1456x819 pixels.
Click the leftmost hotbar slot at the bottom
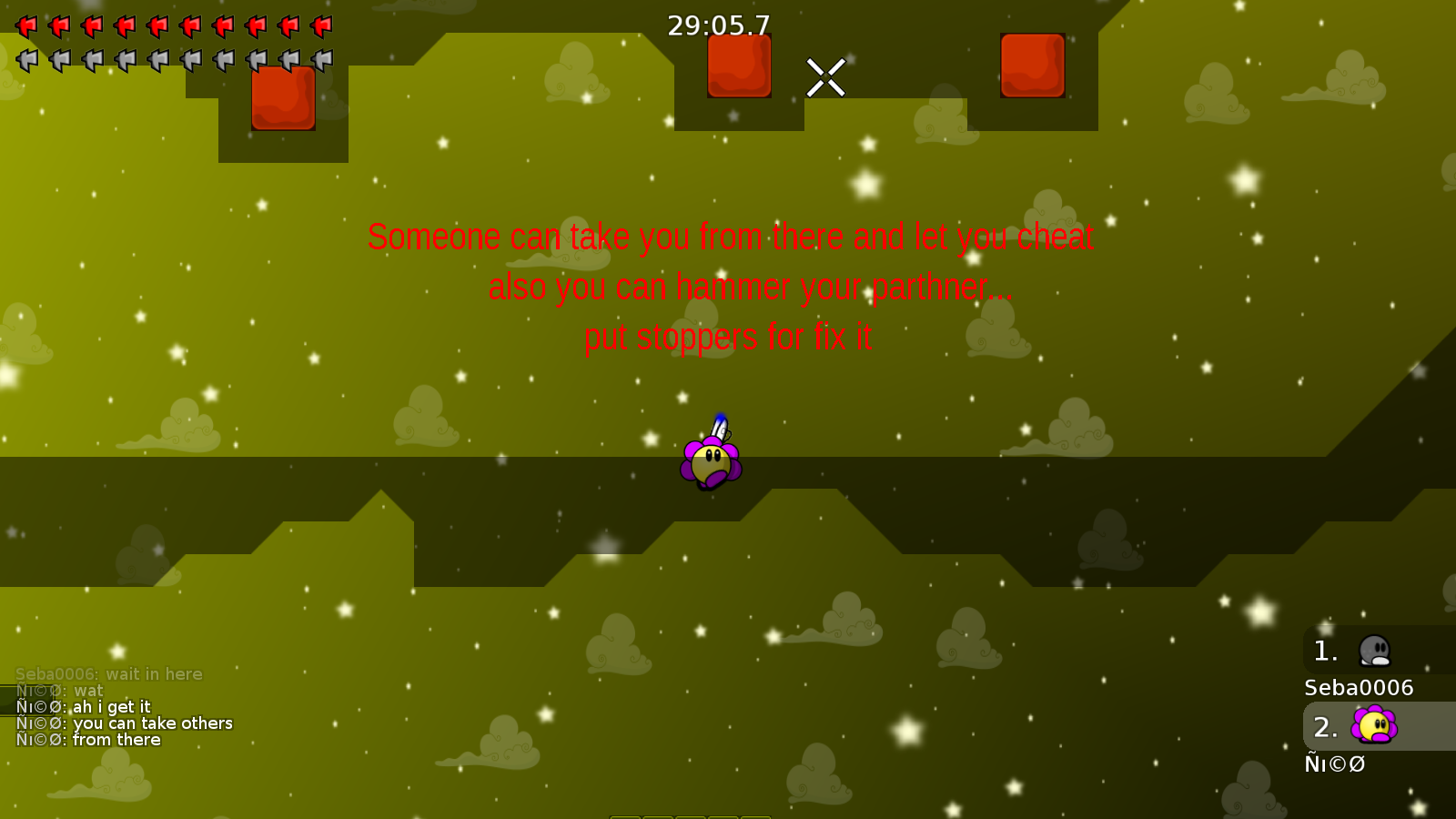pyautogui.click(x=625, y=816)
